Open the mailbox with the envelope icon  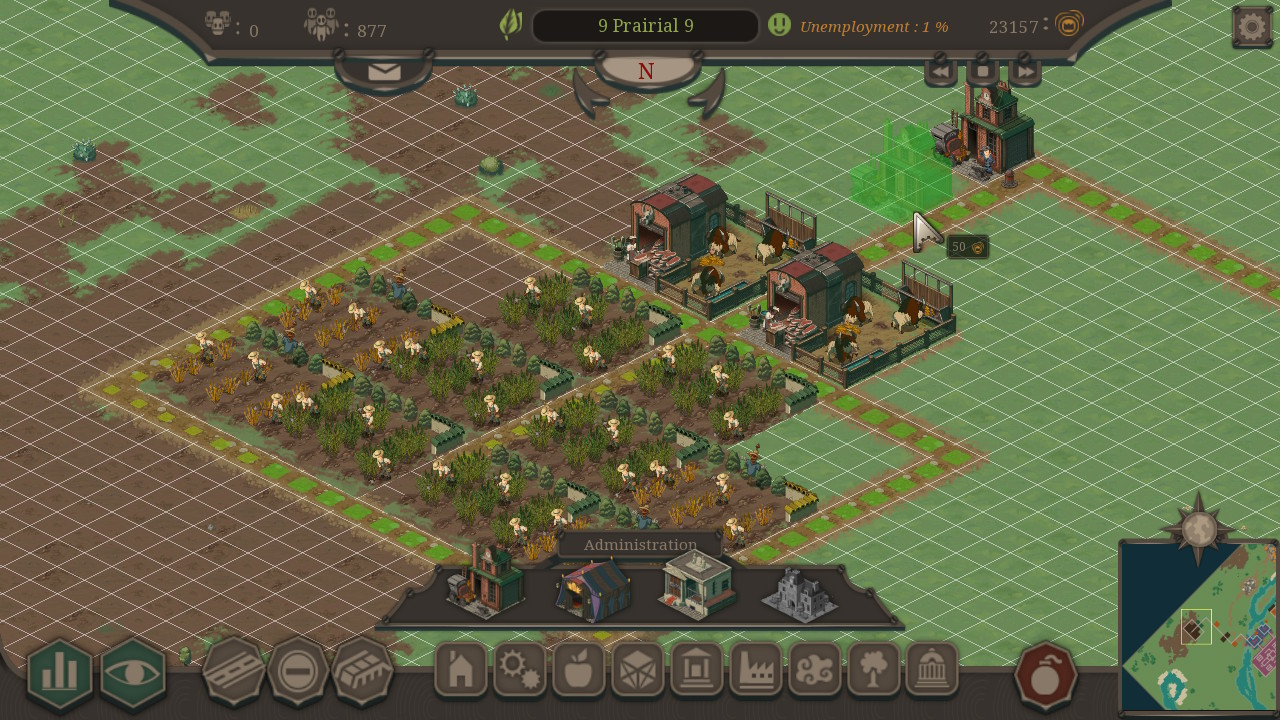pos(383,71)
